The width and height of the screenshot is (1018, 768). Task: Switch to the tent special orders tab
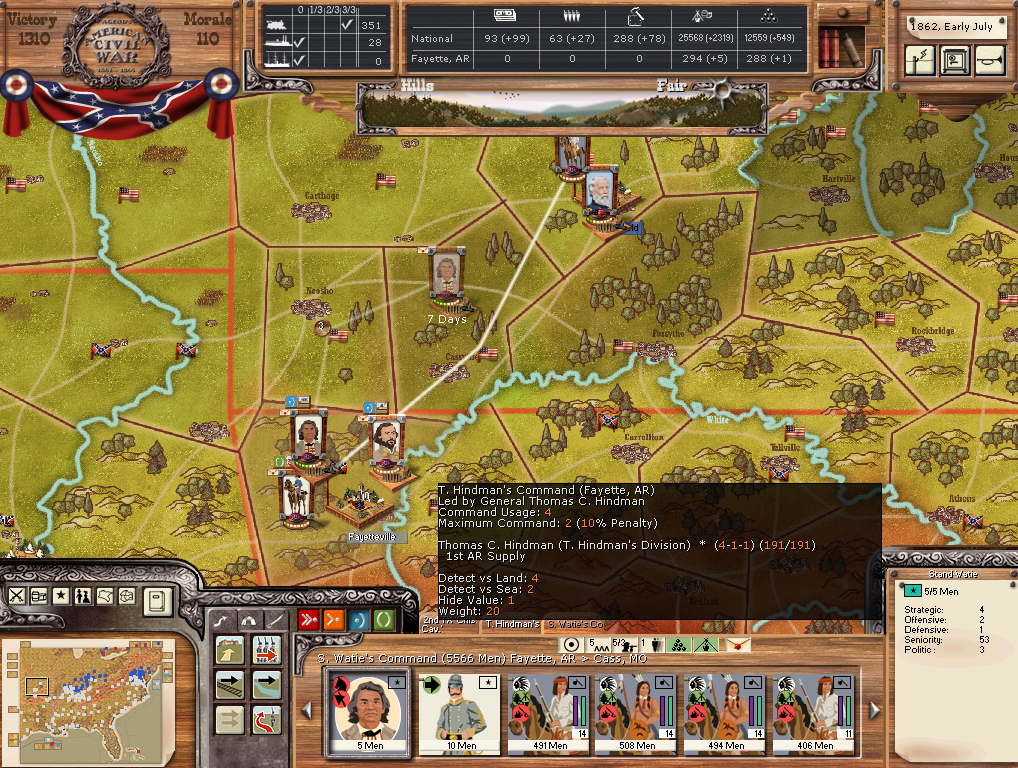coord(247,620)
